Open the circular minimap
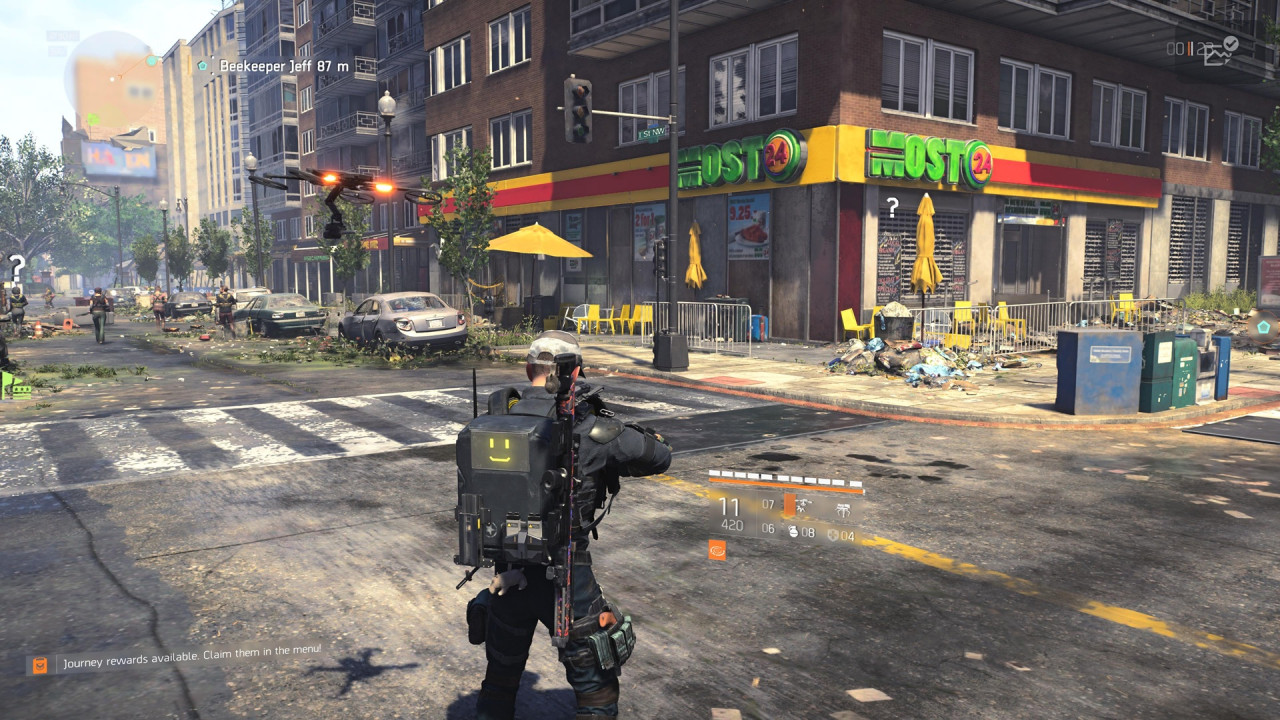Image resolution: width=1280 pixels, height=720 pixels. (112, 78)
